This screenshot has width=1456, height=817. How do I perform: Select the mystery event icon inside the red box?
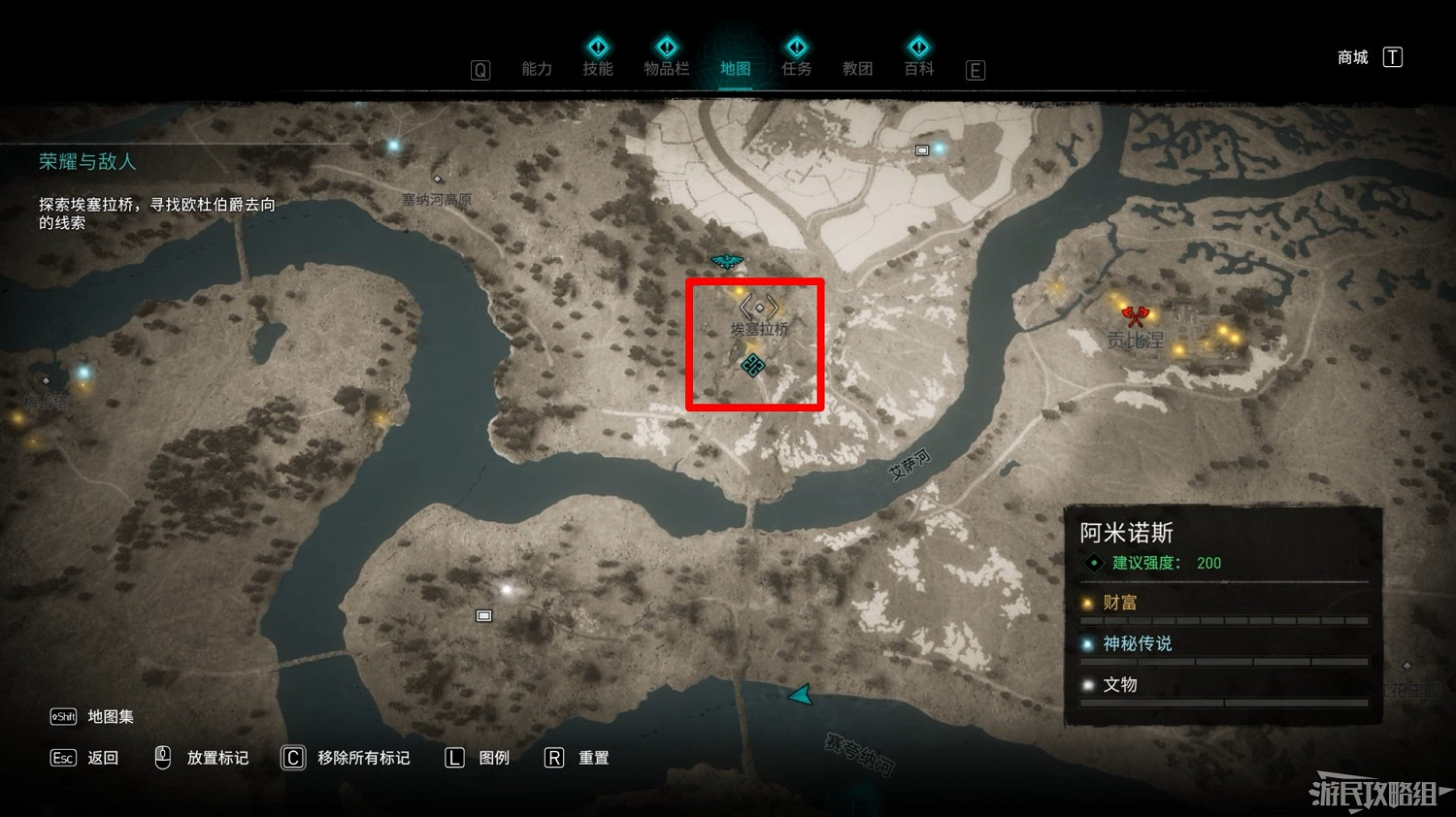pyautogui.click(x=754, y=366)
